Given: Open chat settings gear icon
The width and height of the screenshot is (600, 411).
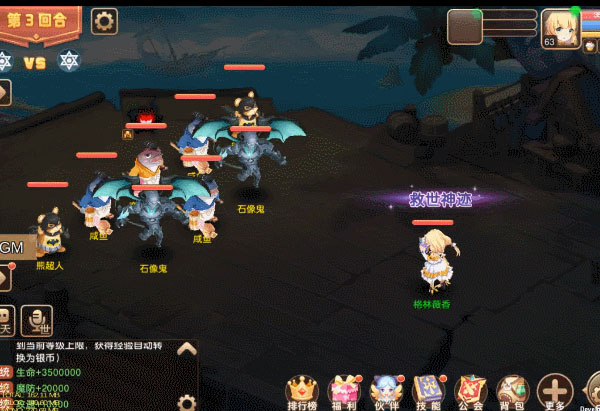Looking at the screenshot, I should tap(186, 402).
